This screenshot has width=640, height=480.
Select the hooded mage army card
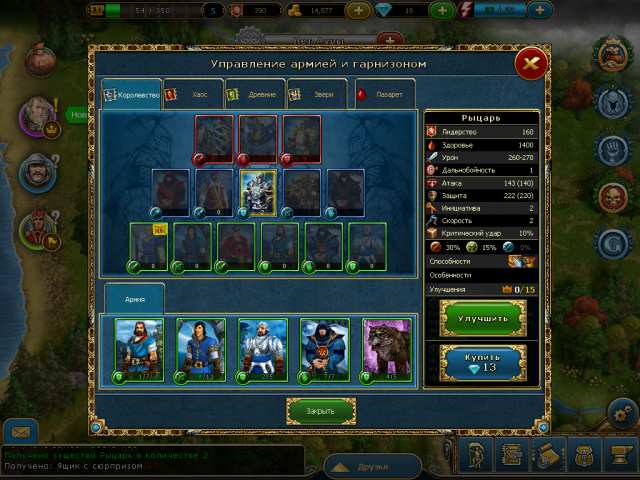click(x=325, y=350)
